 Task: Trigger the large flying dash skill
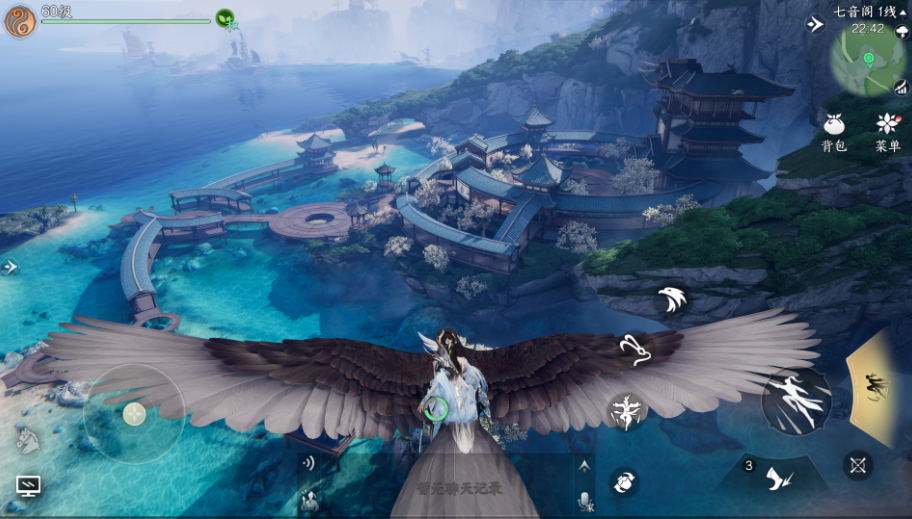click(x=796, y=401)
